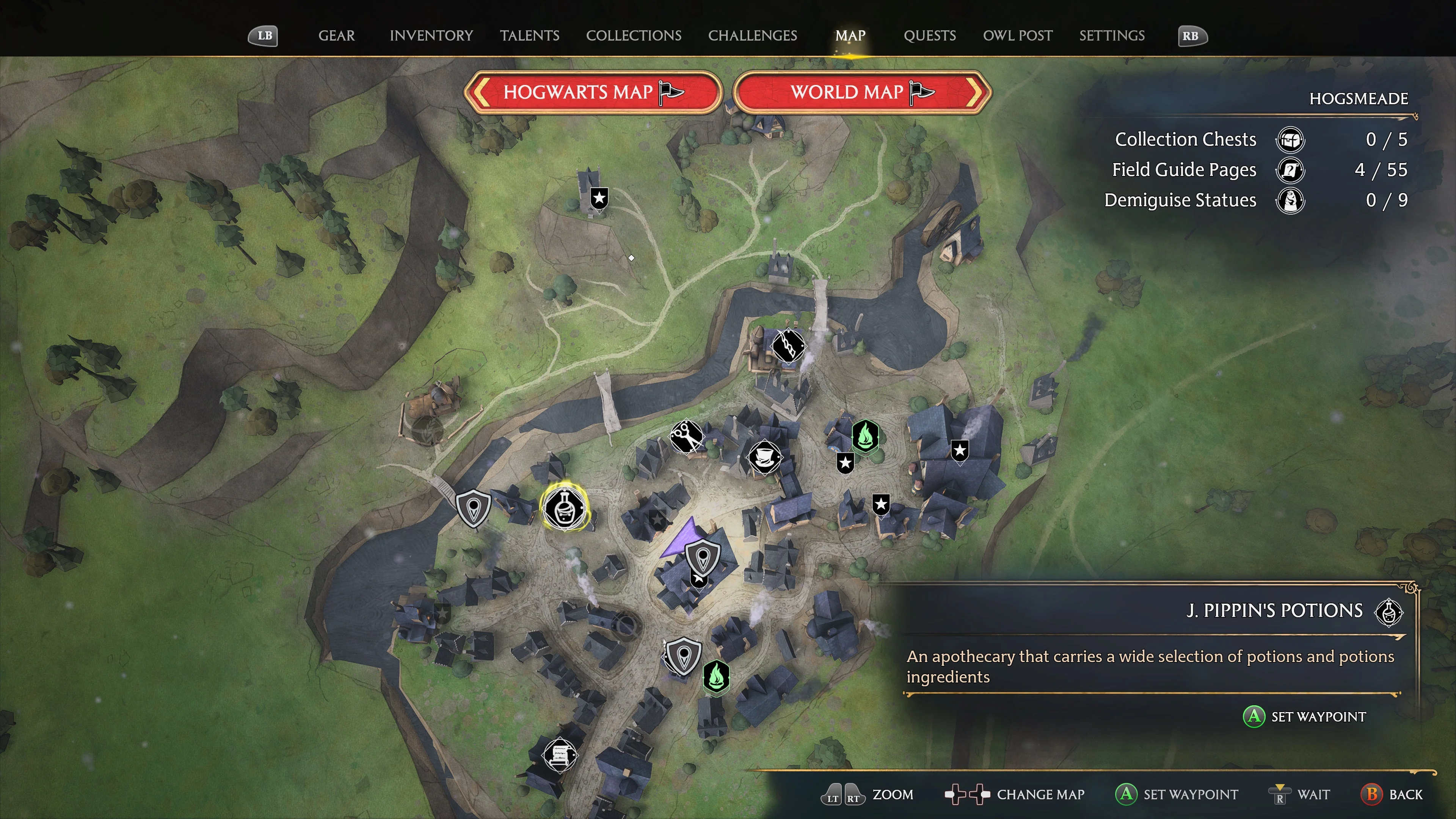Choose the top hat shop marker
The height and width of the screenshot is (819, 1456).
(x=764, y=457)
